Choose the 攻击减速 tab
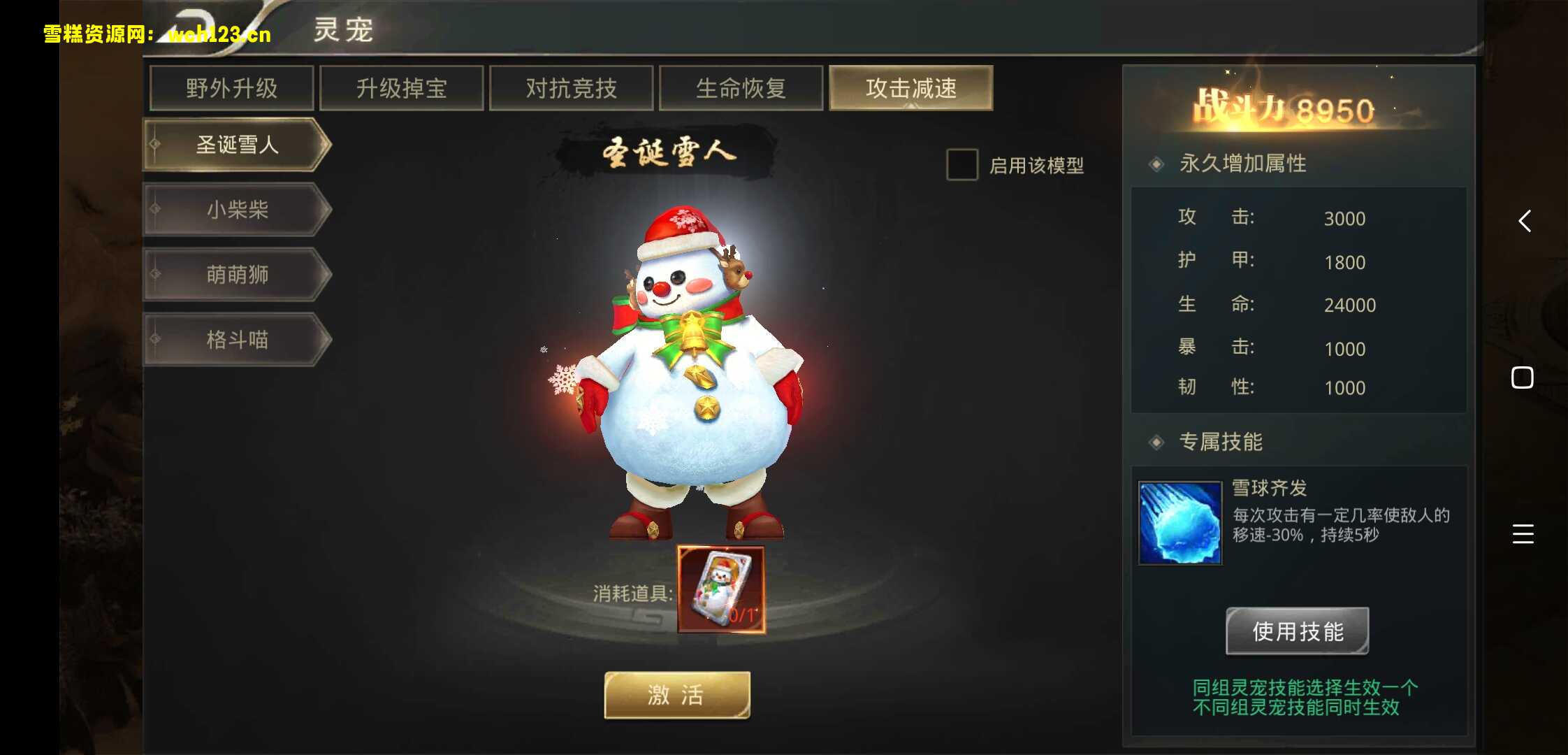 tap(910, 88)
